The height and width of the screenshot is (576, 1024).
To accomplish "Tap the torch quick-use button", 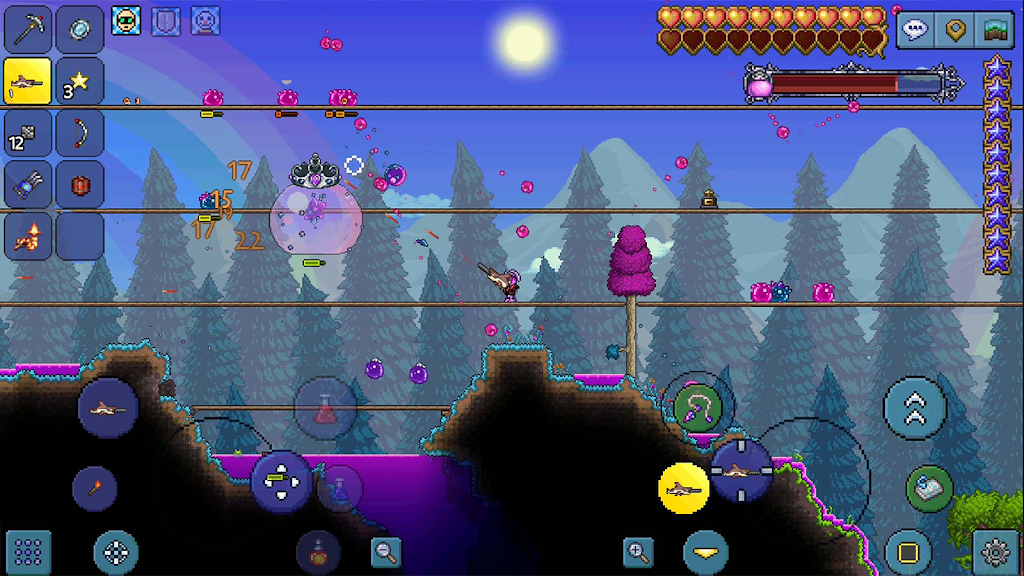I will 94,488.
